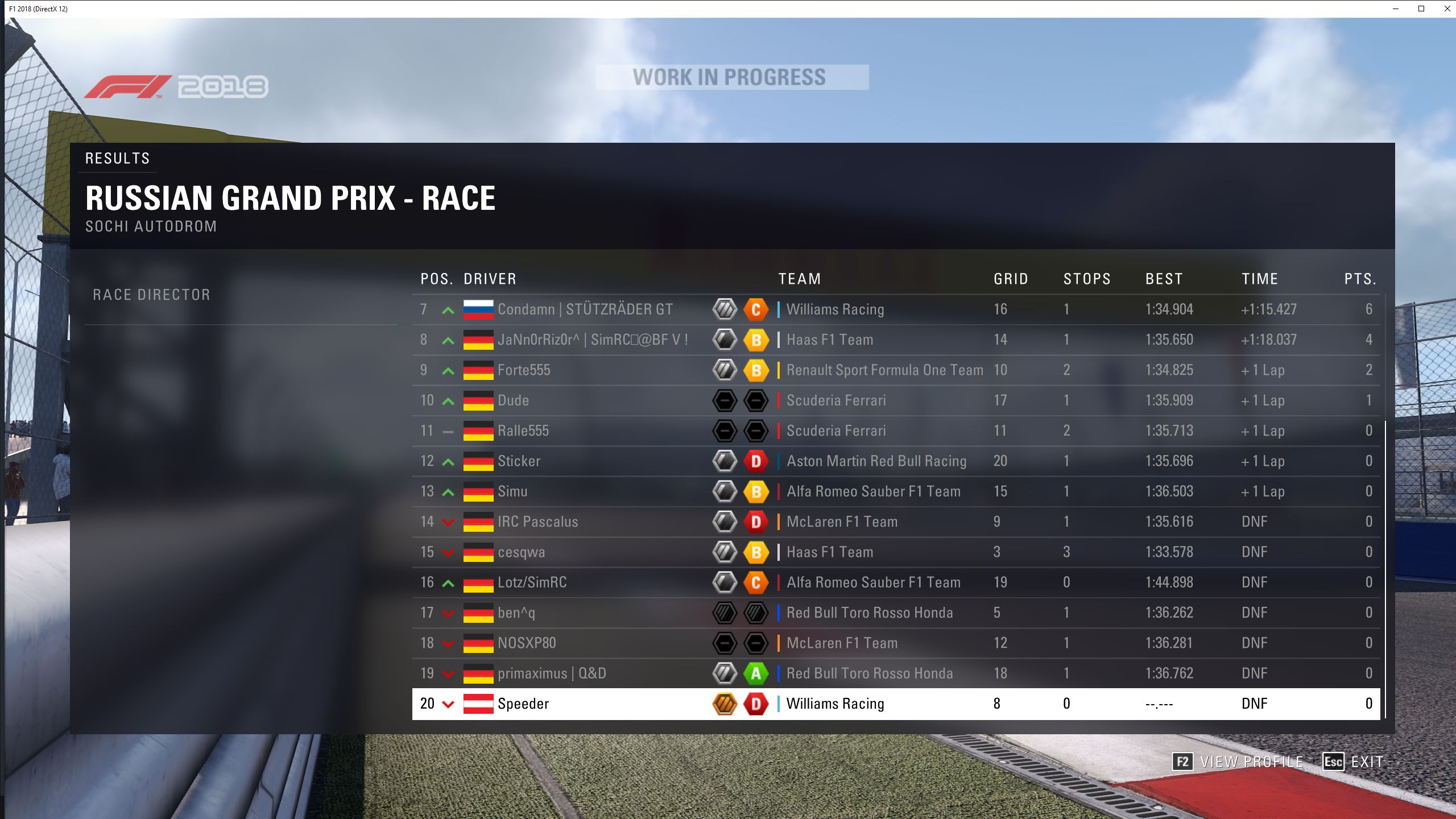
Task: Select NOSXP80 in the results table
Action: [527, 643]
